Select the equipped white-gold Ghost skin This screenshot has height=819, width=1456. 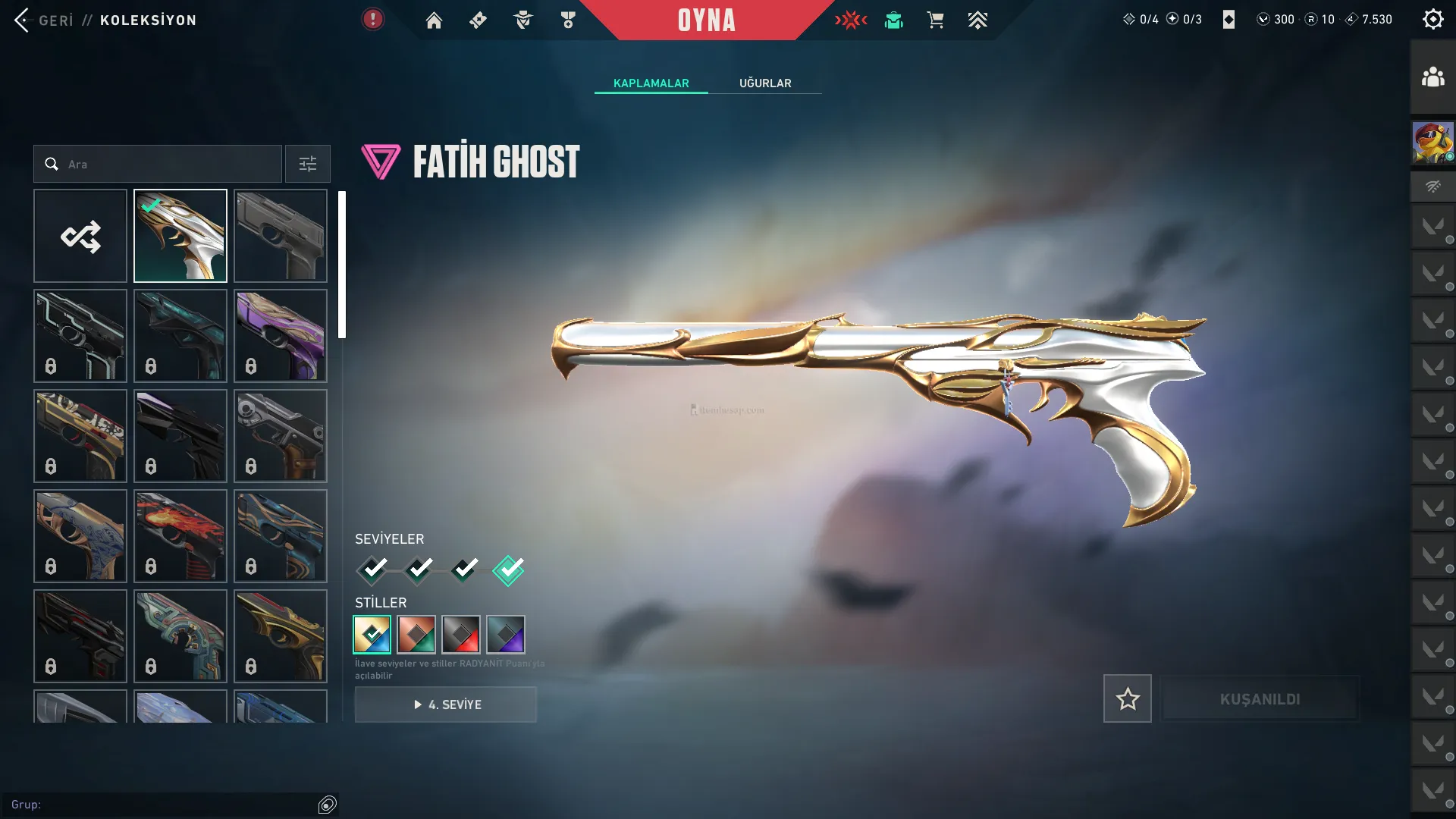(180, 236)
